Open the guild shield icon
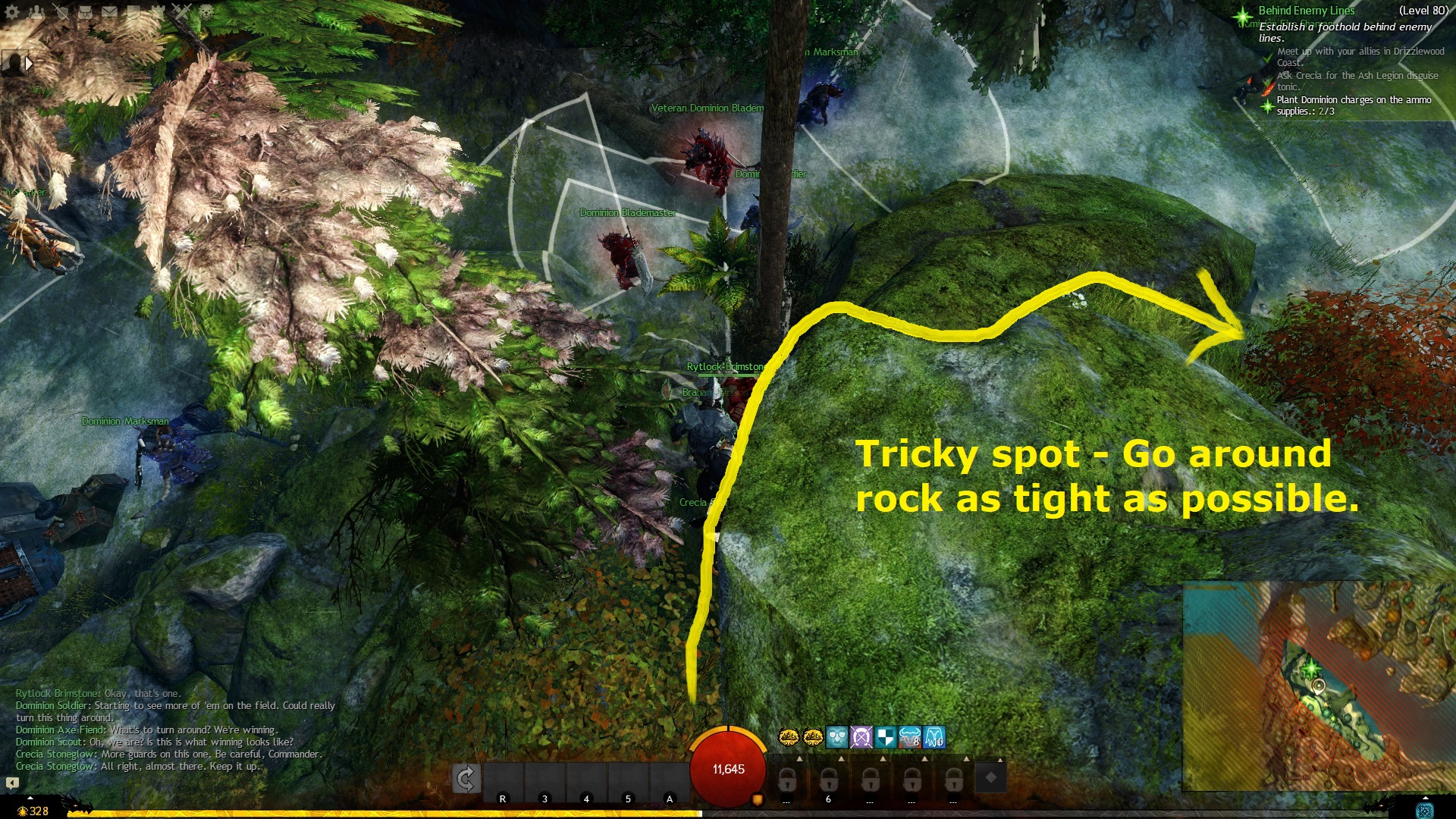The height and width of the screenshot is (819, 1456). 133,11
